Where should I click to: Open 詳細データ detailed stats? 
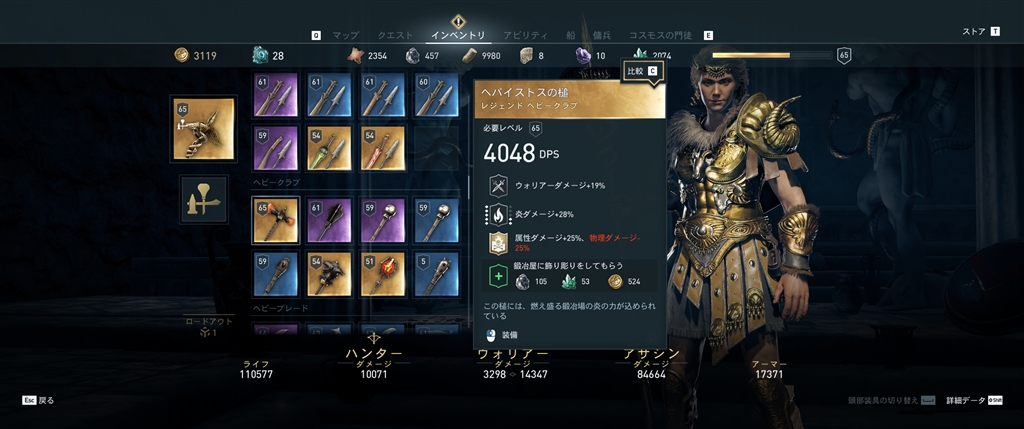[965, 400]
